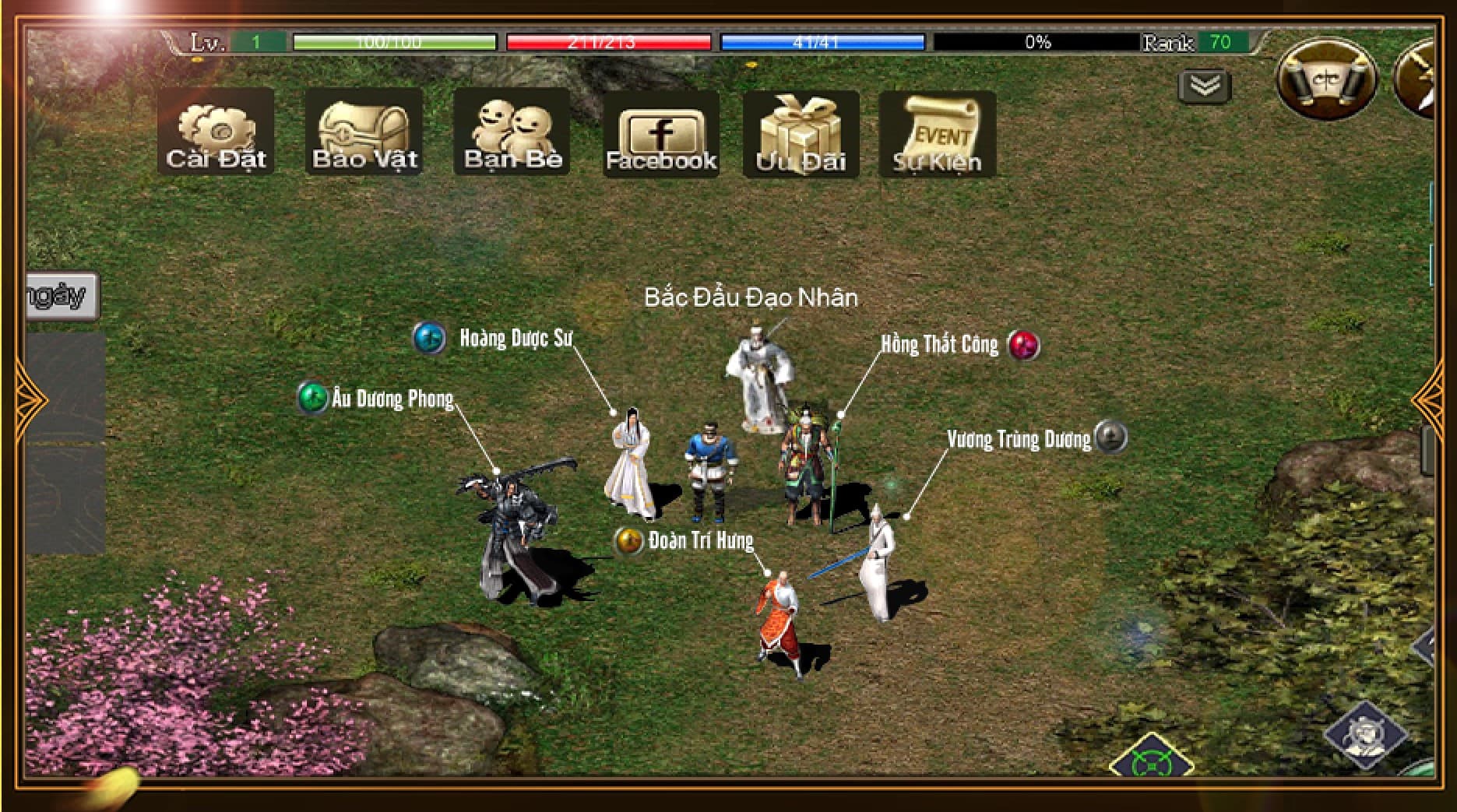This screenshot has width=1457, height=812.
Task: Open the round scroll icon menu
Action: click(x=1326, y=80)
